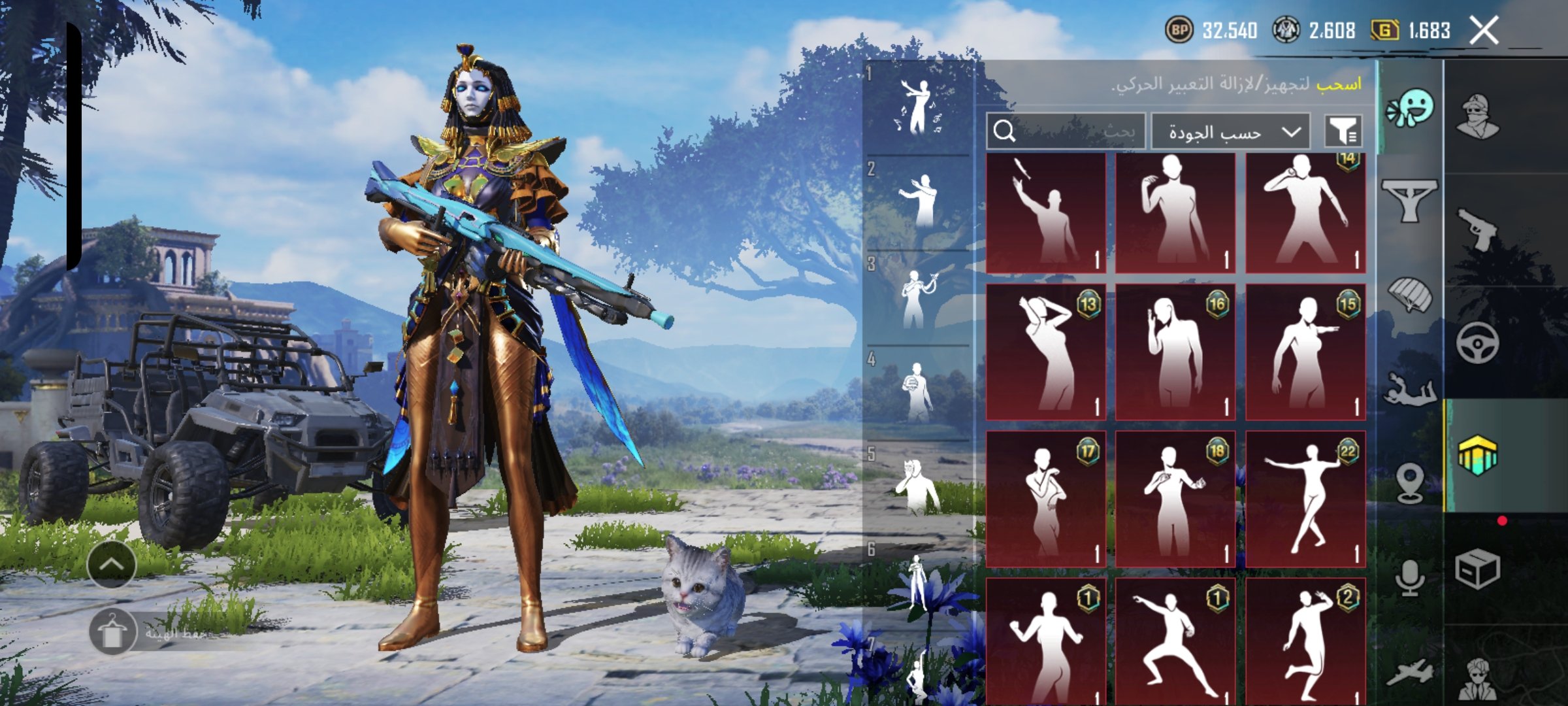Click the save outfit hanger button
The height and width of the screenshot is (706, 1568).
(x=112, y=631)
